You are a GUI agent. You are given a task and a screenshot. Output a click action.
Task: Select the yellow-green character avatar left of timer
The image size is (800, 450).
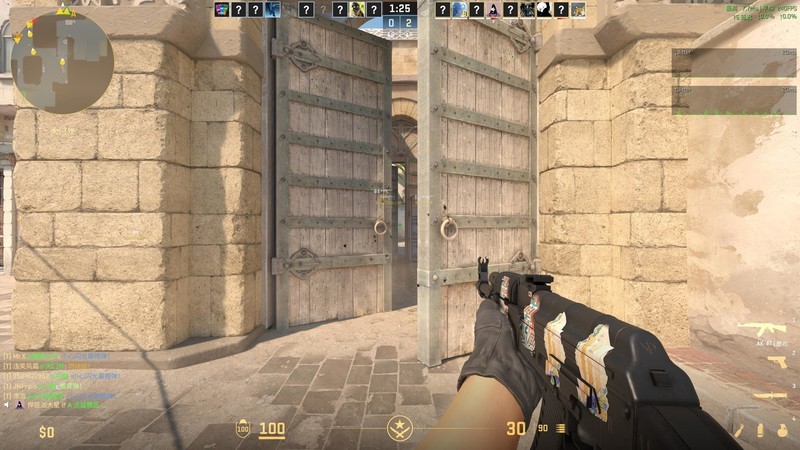356,10
